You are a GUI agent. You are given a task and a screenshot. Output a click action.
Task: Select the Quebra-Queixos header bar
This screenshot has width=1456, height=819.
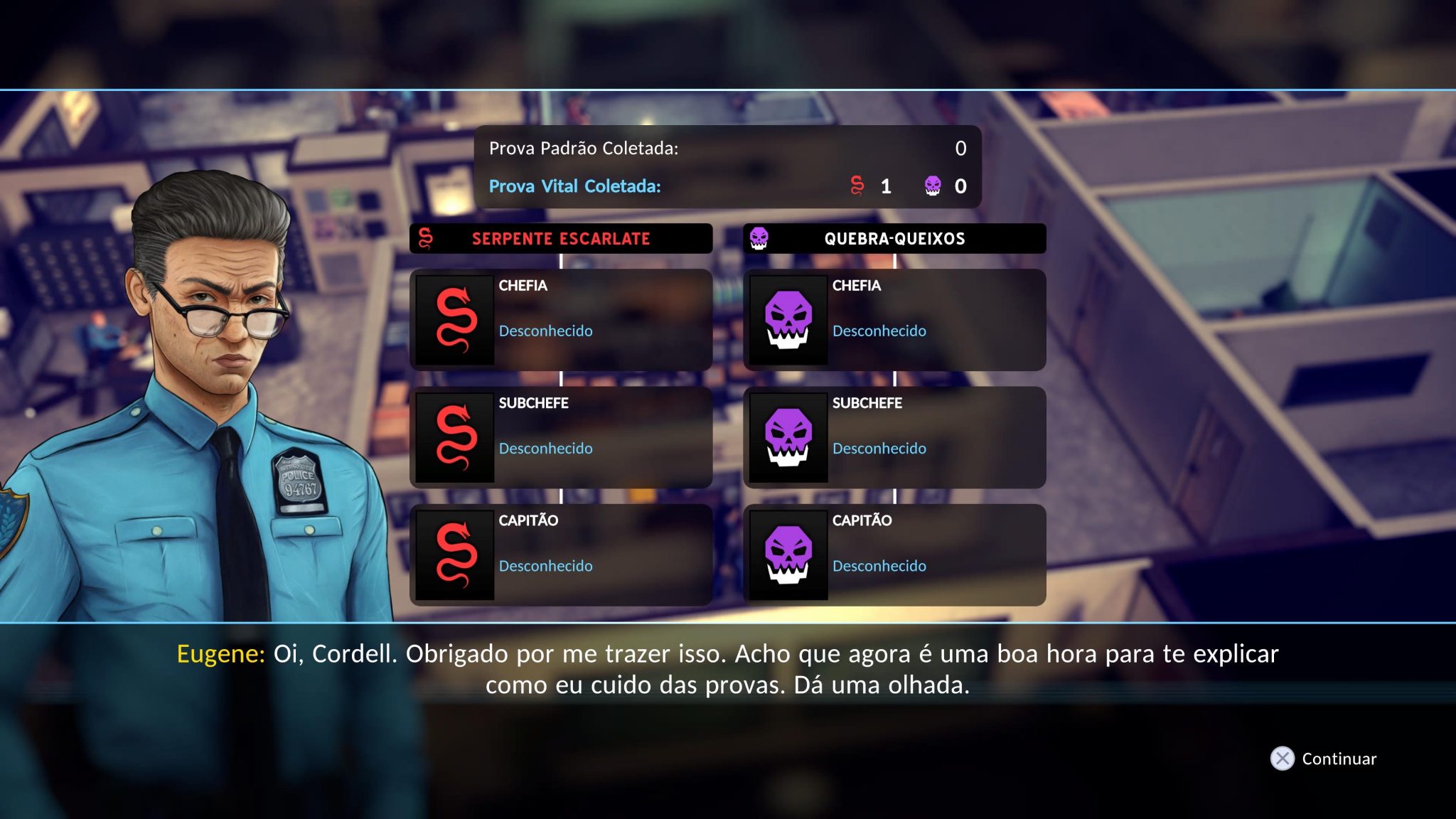(x=894, y=239)
